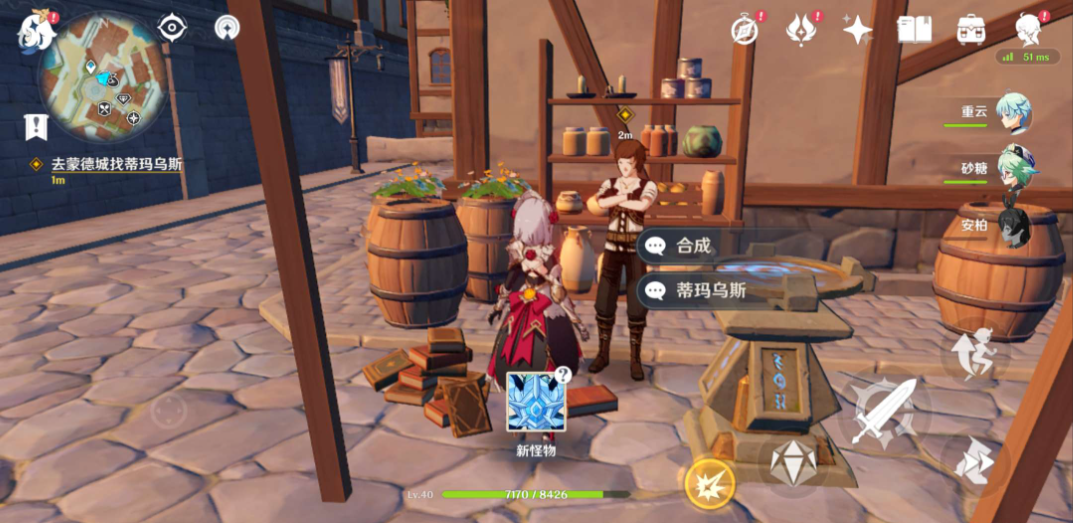Switch to party member 砂糖
The width and height of the screenshot is (1073, 523).
(1016, 170)
